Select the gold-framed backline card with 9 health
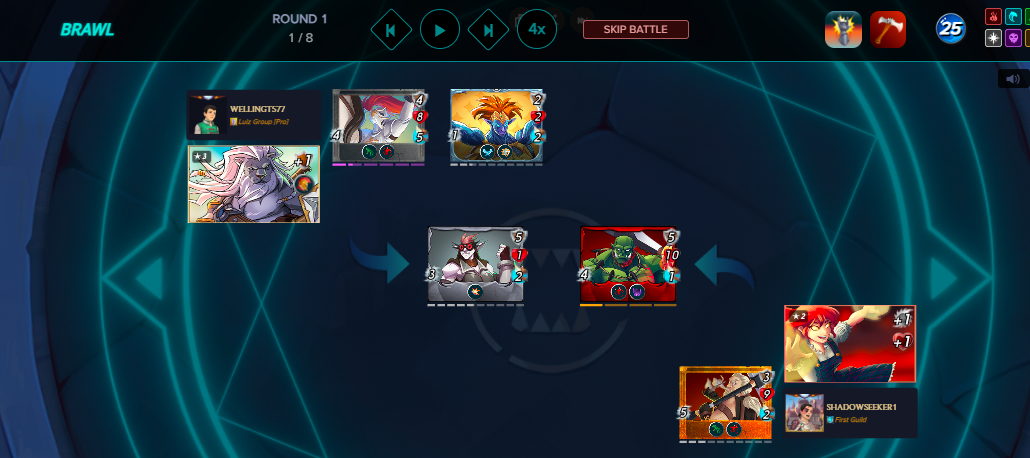The width and height of the screenshot is (1030, 458). click(x=726, y=403)
